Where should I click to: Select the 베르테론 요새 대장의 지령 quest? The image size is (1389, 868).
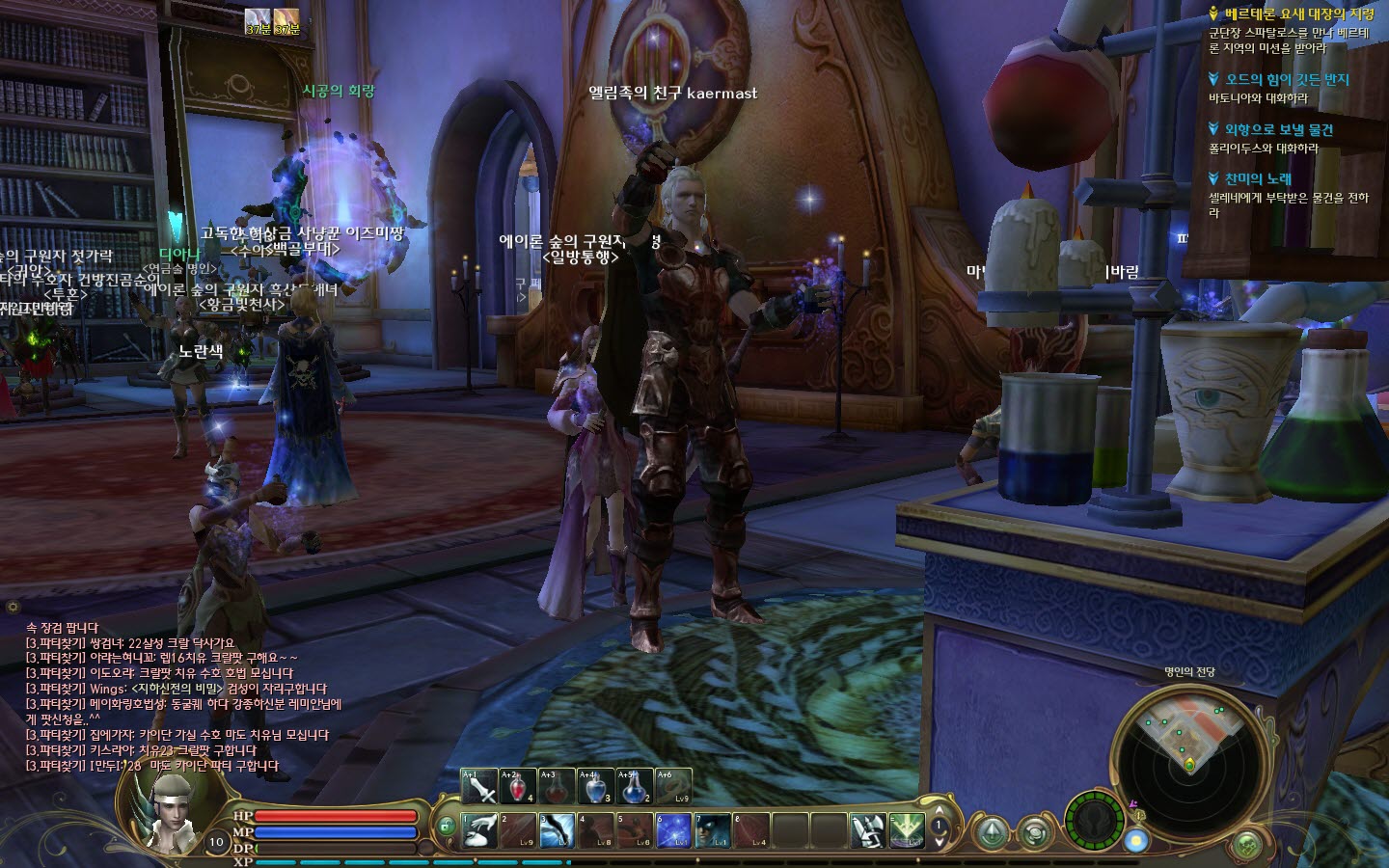tap(1299, 14)
